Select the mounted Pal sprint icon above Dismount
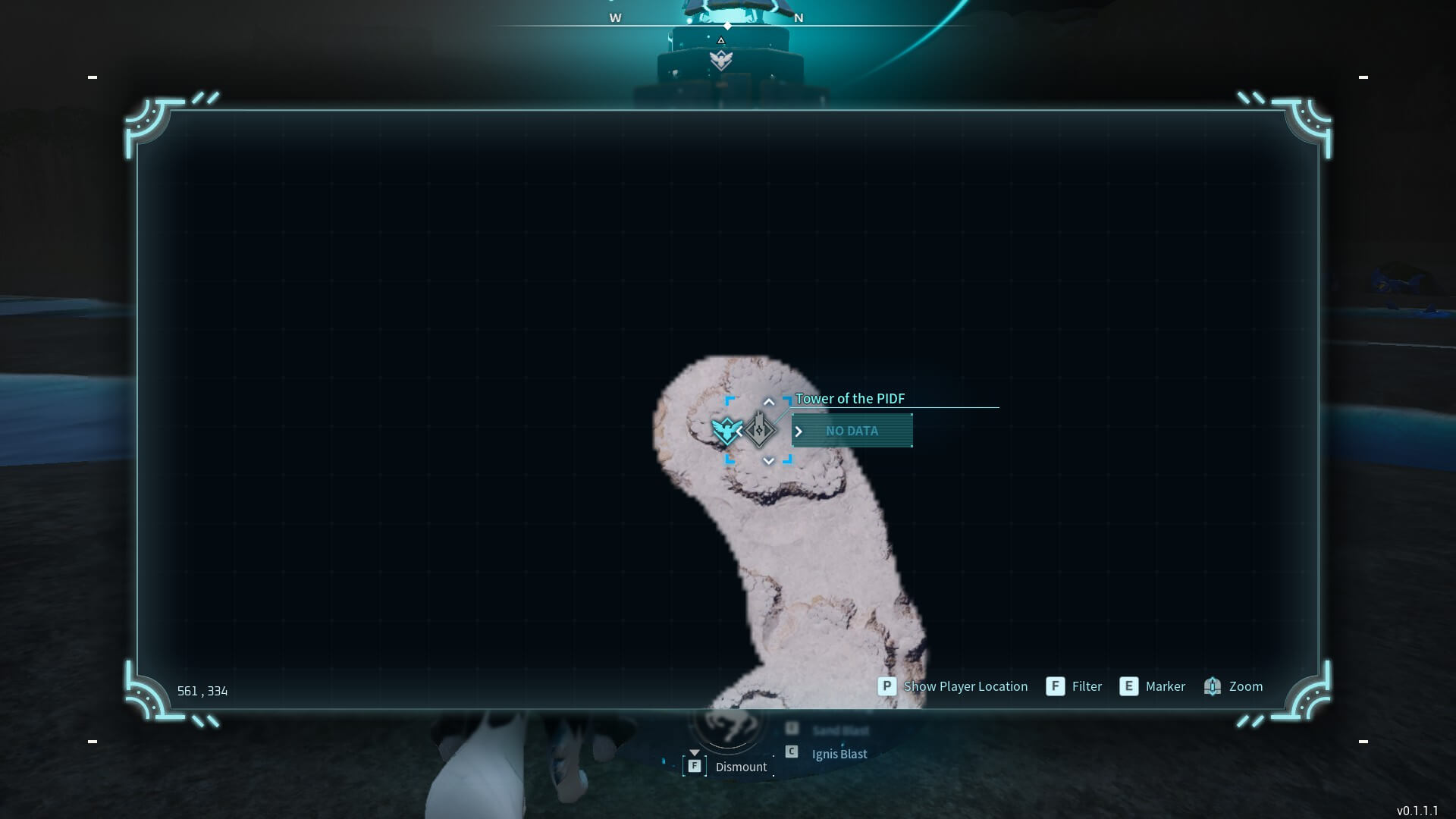Screen dimensions: 1456x819 pos(726,724)
